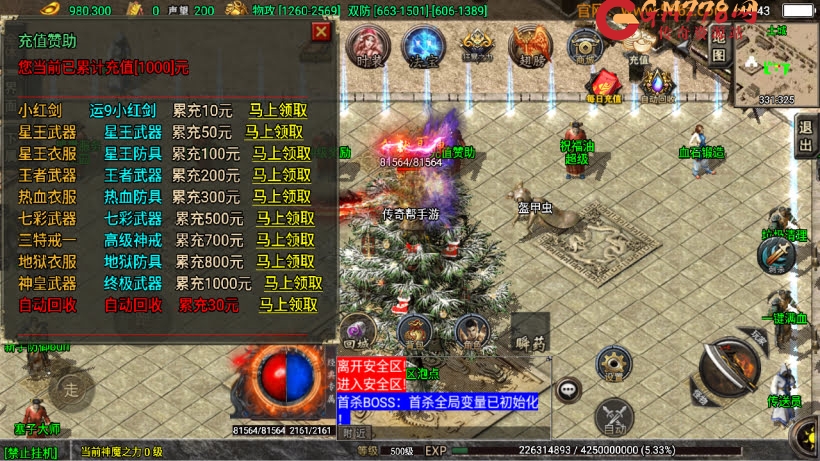Viewport: 820px width, 461px height.
Task: Open the 翅膀 wings menu
Action: pos(530,47)
